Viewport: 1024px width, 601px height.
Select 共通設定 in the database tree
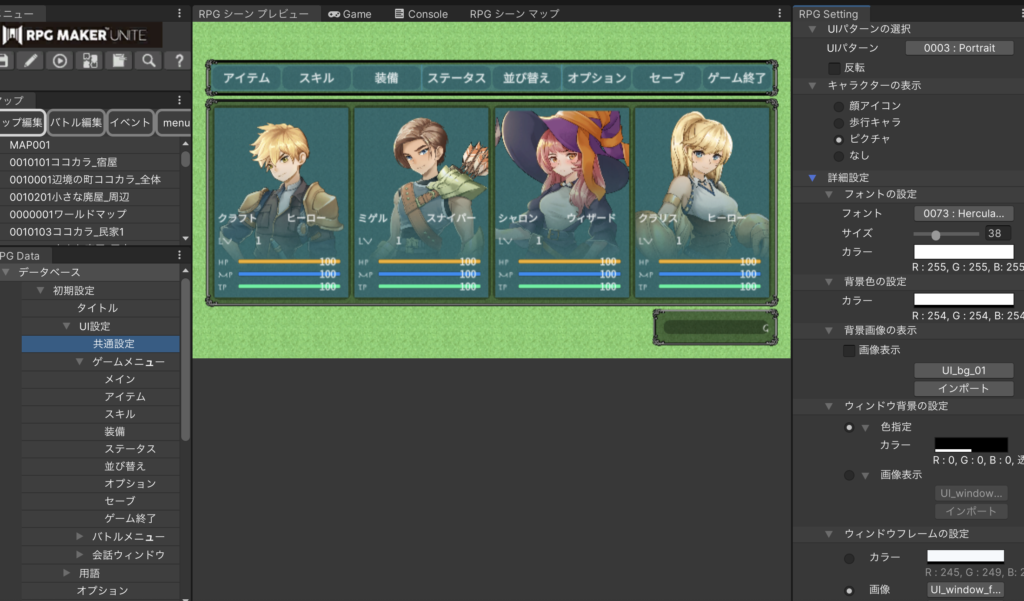click(114, 343)
